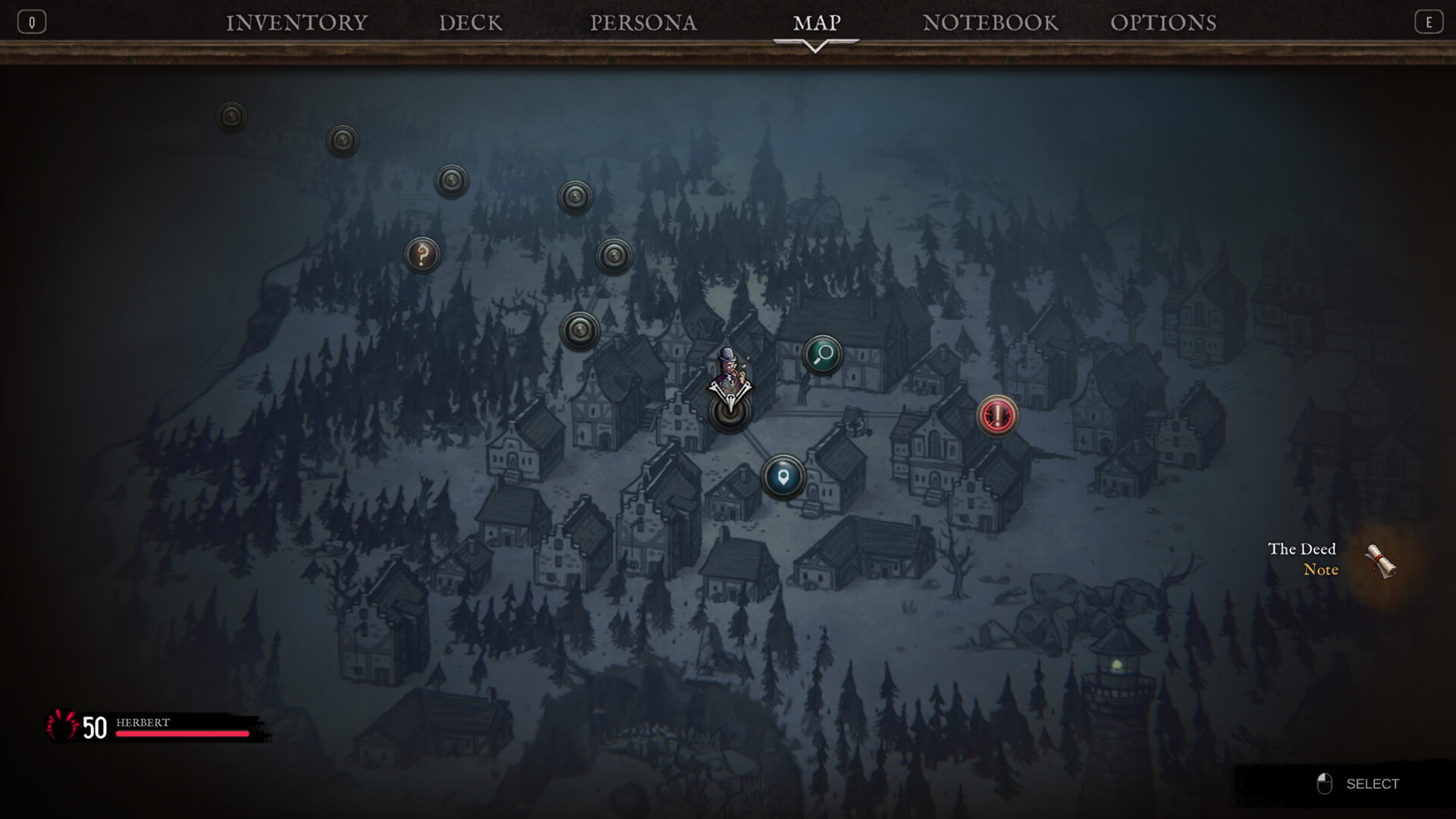
Task: Select the question mark mystery node
Action: [422, 255]
